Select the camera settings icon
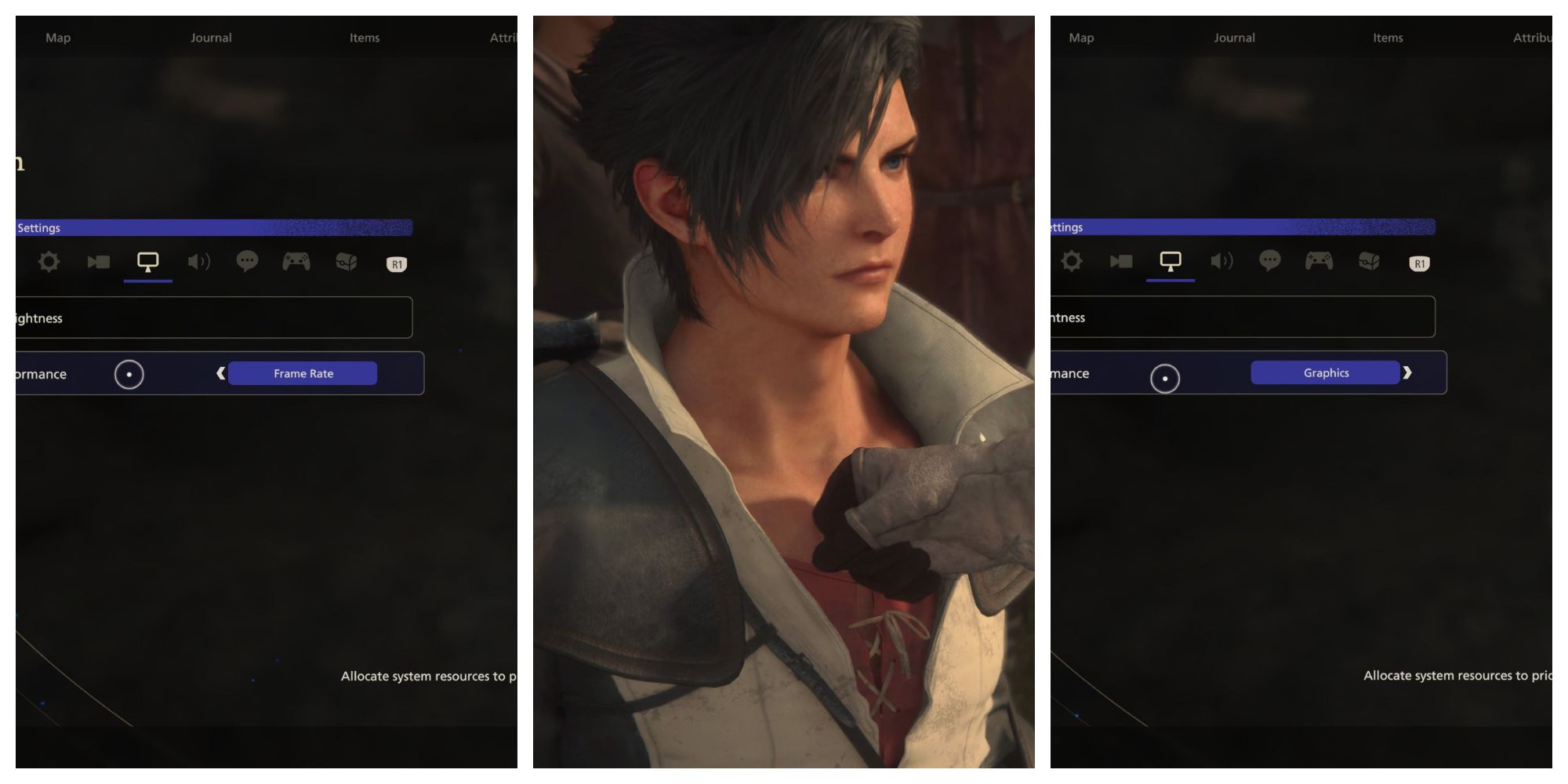This screenshot has width=1568, height=784. pyautogui.click(x=98, y=262)
